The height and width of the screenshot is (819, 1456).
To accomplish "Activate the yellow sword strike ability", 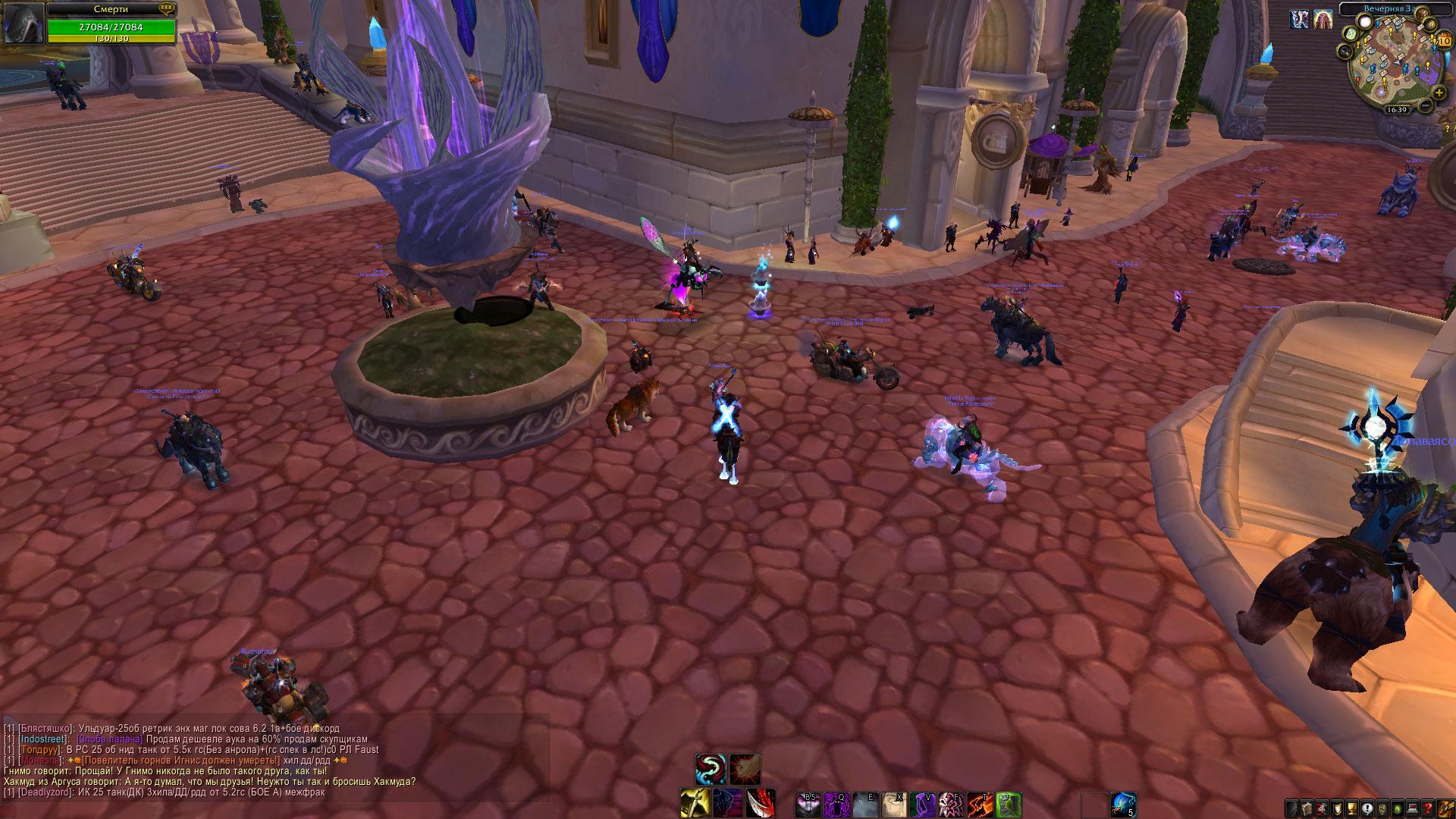I will [694, 804].
